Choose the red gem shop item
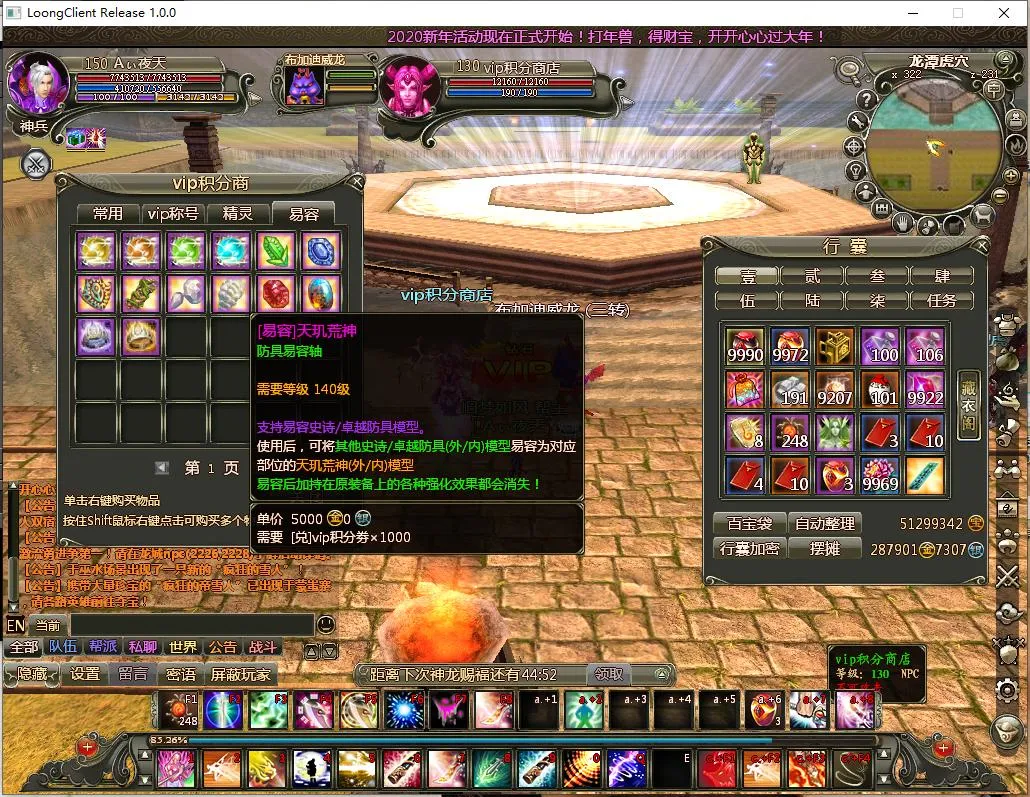Screen dimensions: 1030x797 pyautogui.click(x=276, y=294)
